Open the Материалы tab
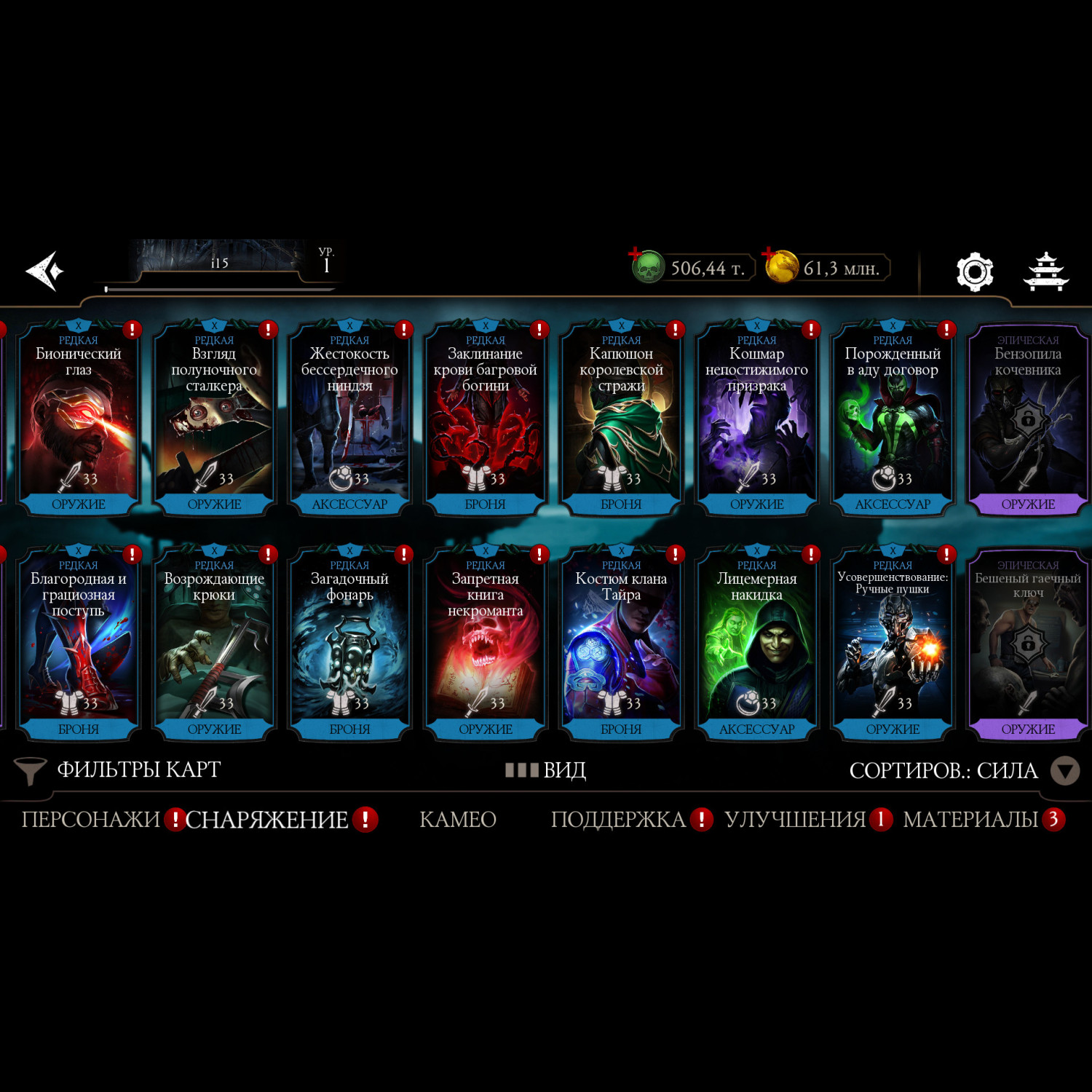 pyautogui.click(x=970, y=820)
